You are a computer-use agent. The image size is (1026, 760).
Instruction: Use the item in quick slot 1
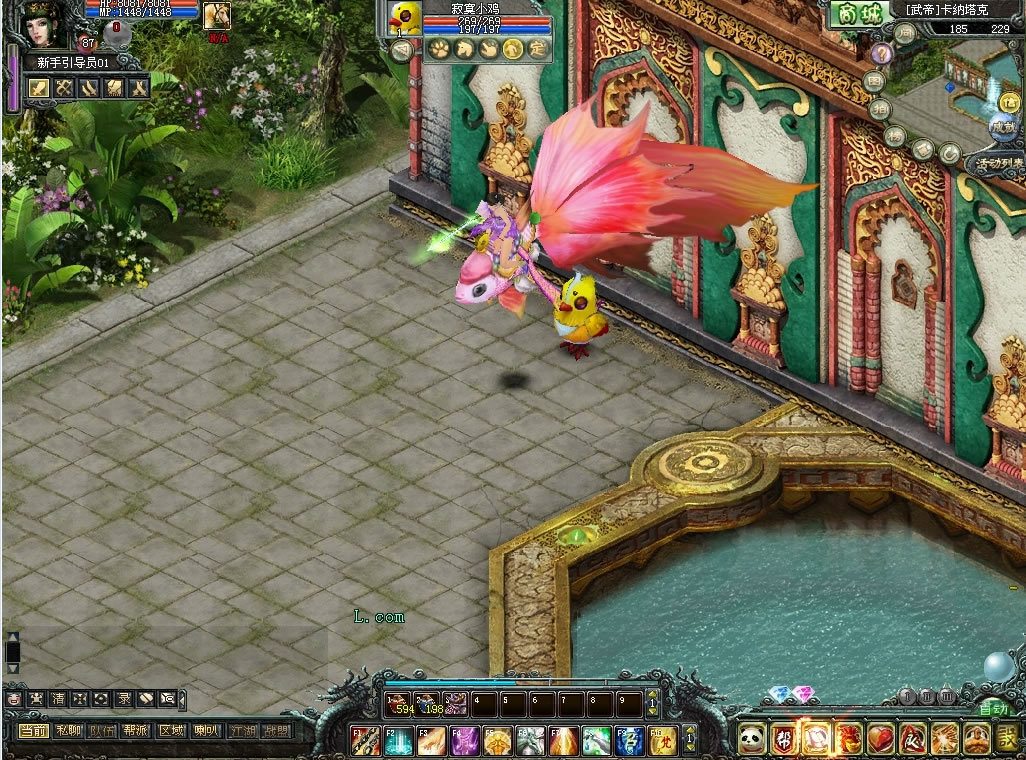tap(400, 703)
